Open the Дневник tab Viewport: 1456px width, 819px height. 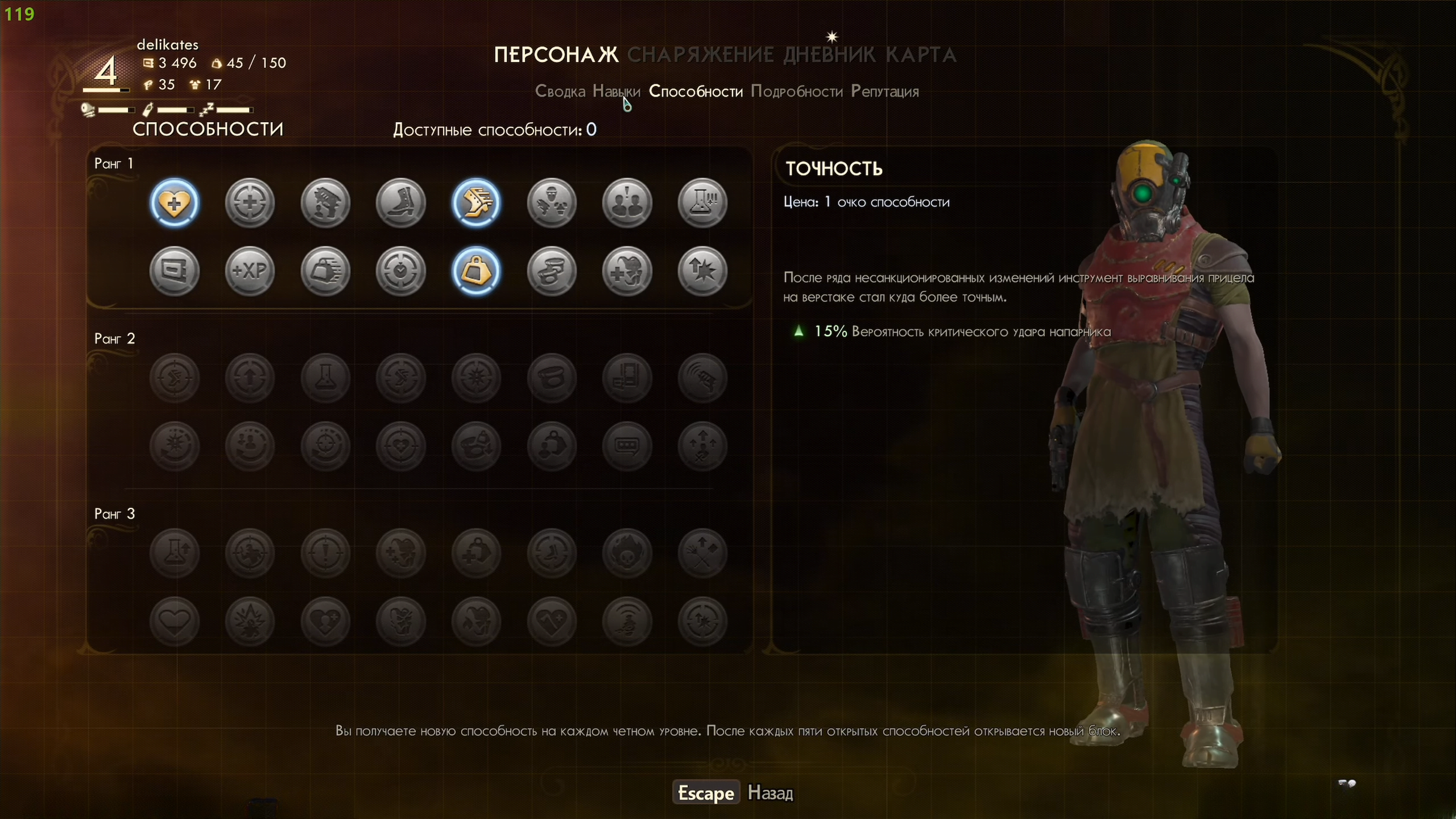829,55
